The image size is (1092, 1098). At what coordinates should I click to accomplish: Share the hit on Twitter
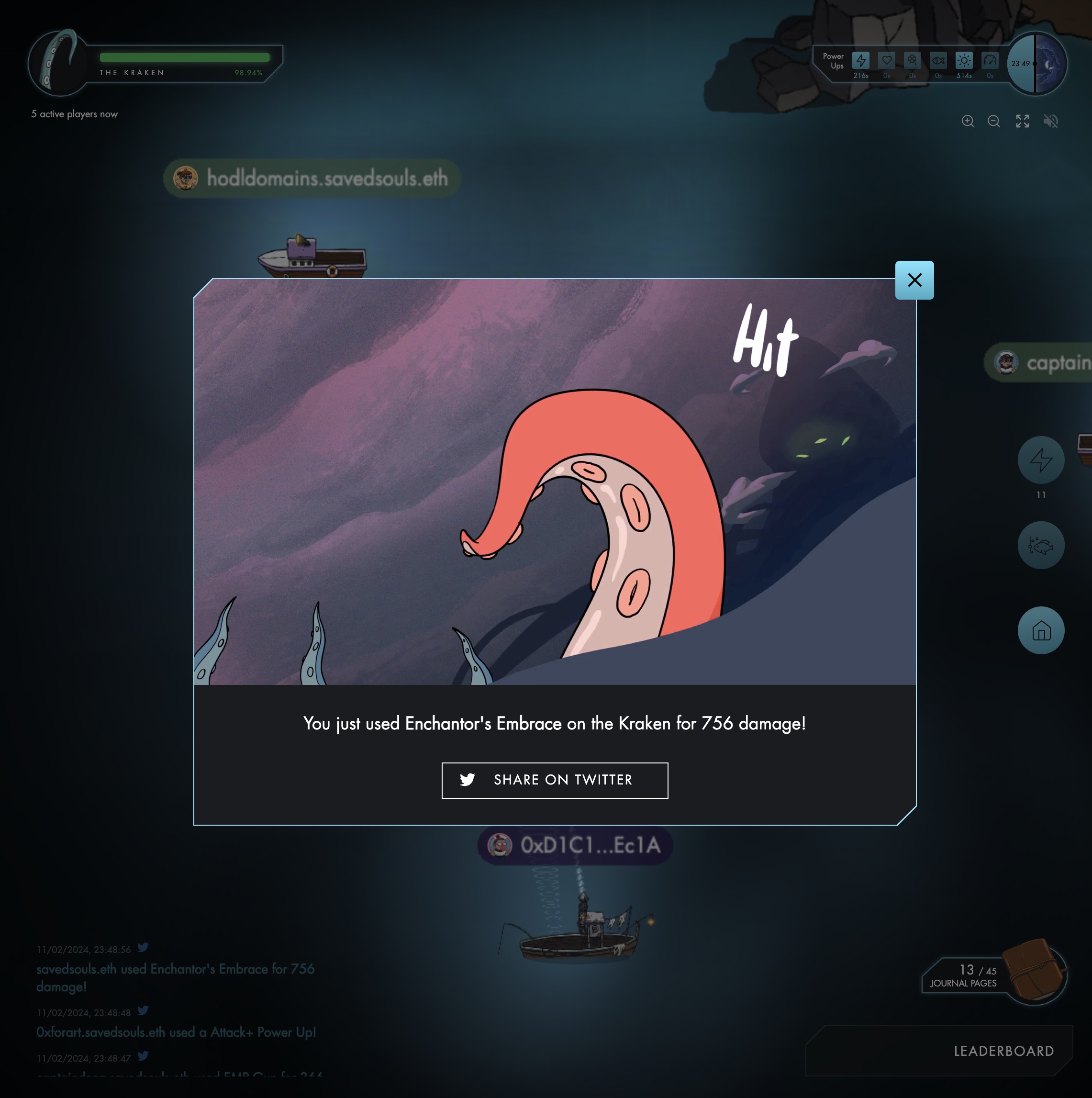555,780
